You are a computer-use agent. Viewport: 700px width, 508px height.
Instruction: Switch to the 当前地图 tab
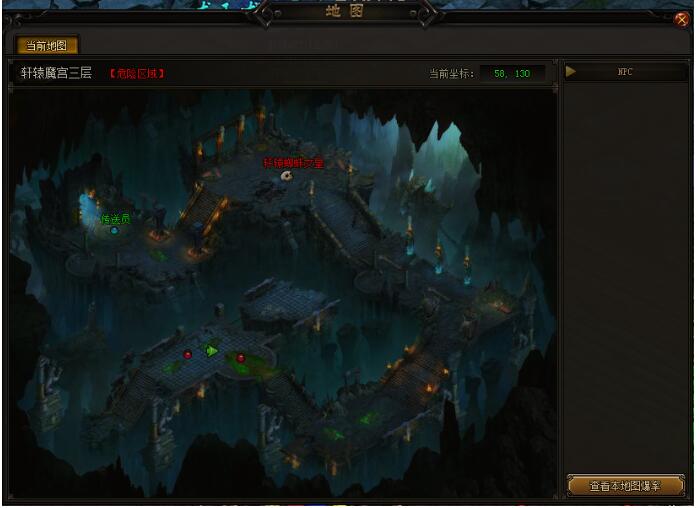click(x=47, y=45)
